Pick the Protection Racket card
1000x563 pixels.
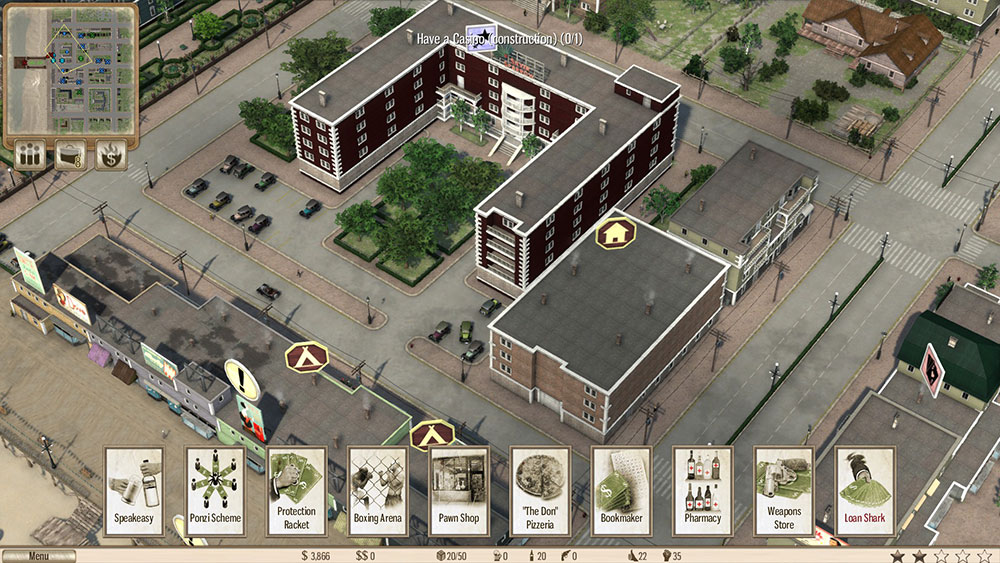tap(296, 491)
